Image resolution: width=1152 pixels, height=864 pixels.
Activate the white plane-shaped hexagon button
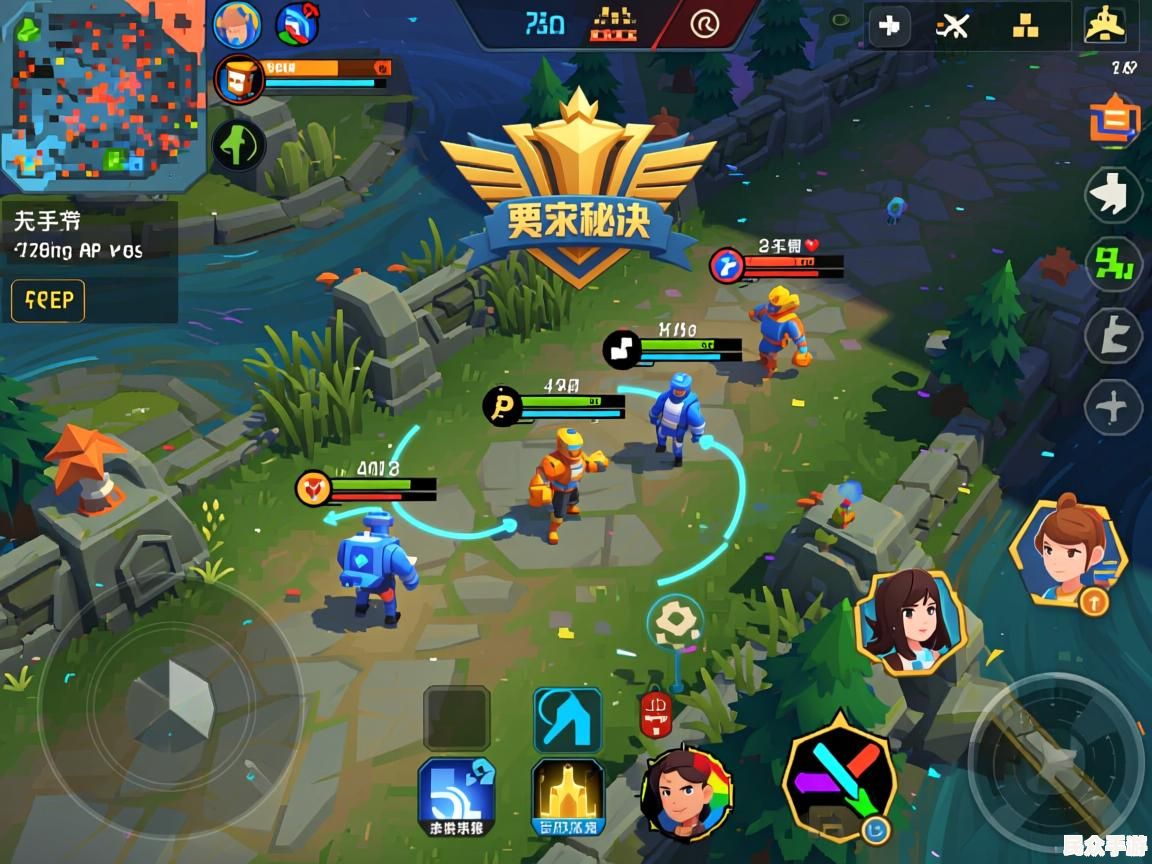click(x=1113, y=408)
